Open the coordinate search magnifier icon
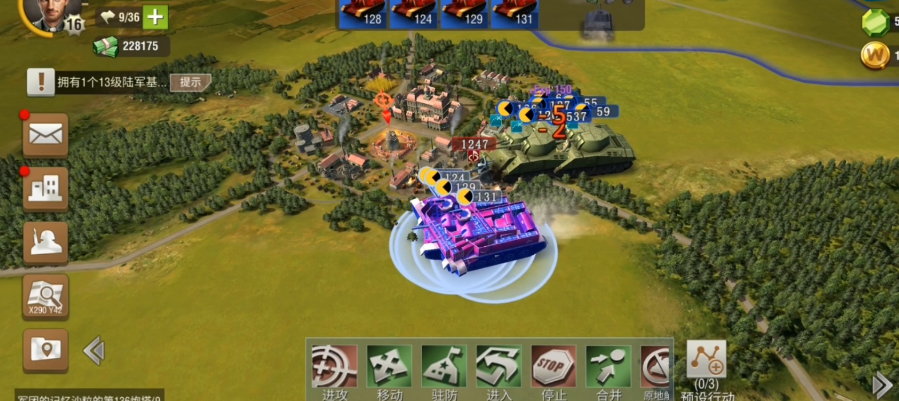 click(46, 296)
